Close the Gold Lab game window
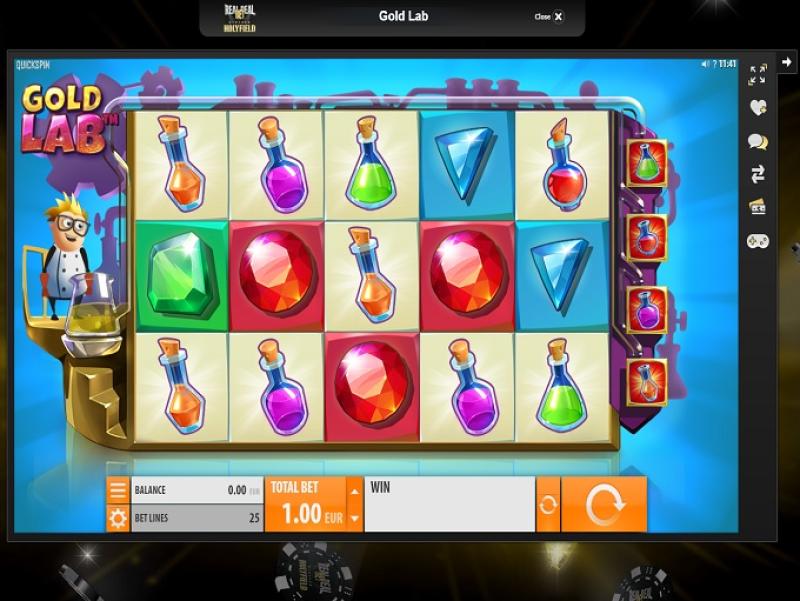The image size is (800, 601). point(550,17)
